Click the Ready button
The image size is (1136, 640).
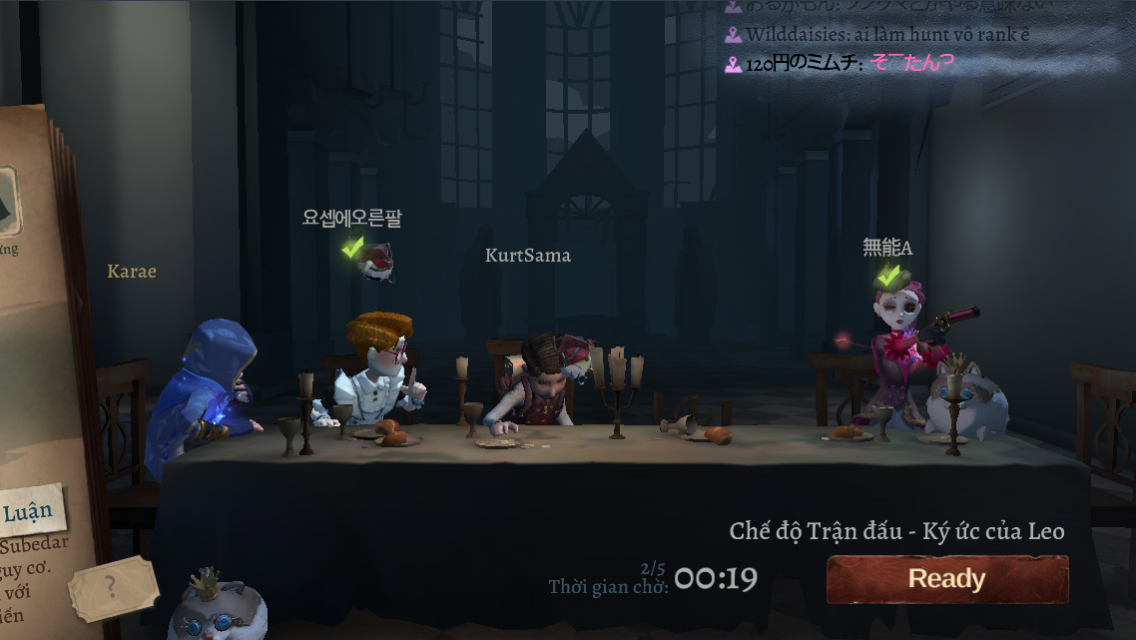point(946,579)
